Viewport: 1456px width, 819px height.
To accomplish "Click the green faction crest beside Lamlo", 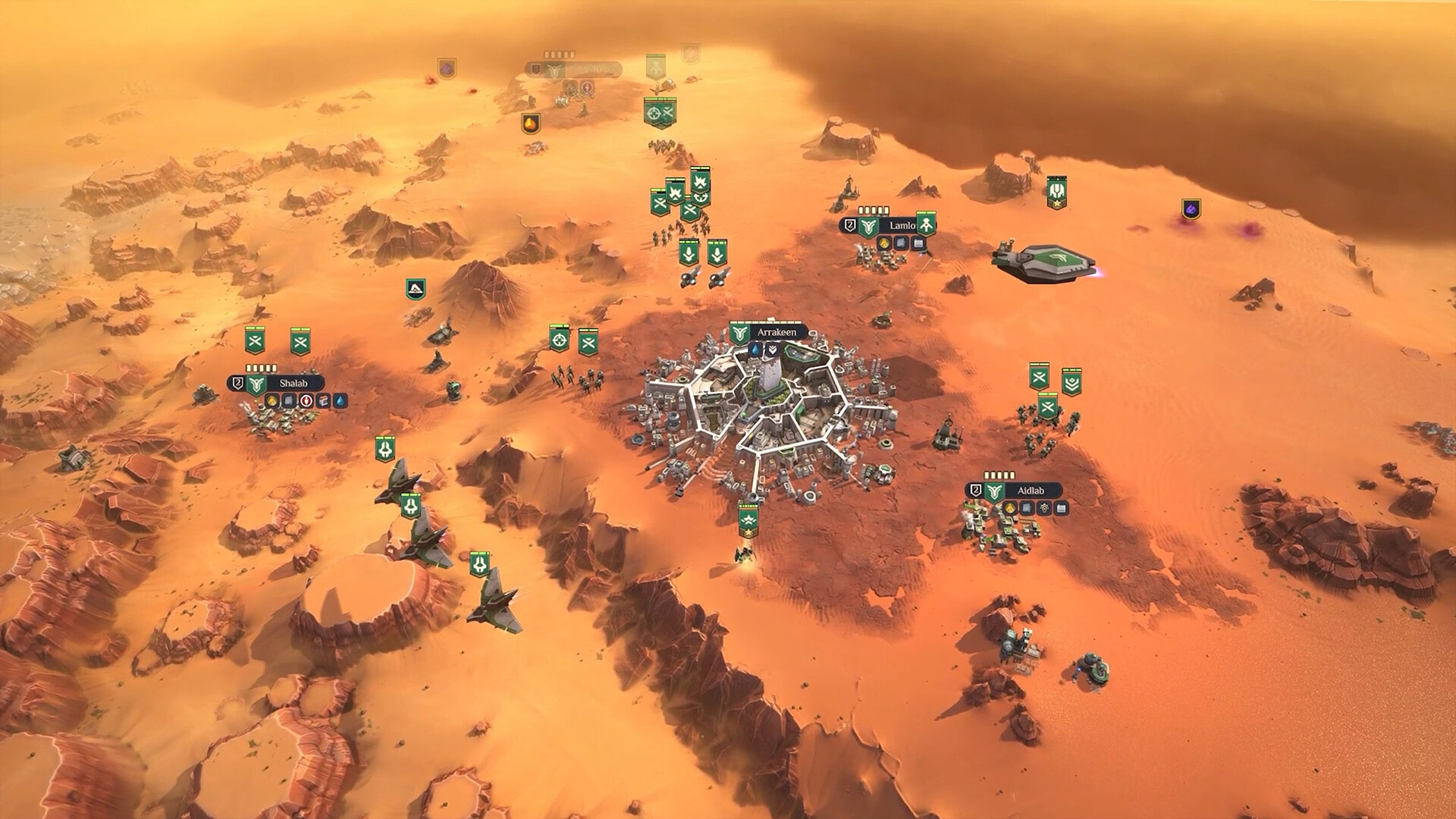I will [x=868, y=225].
